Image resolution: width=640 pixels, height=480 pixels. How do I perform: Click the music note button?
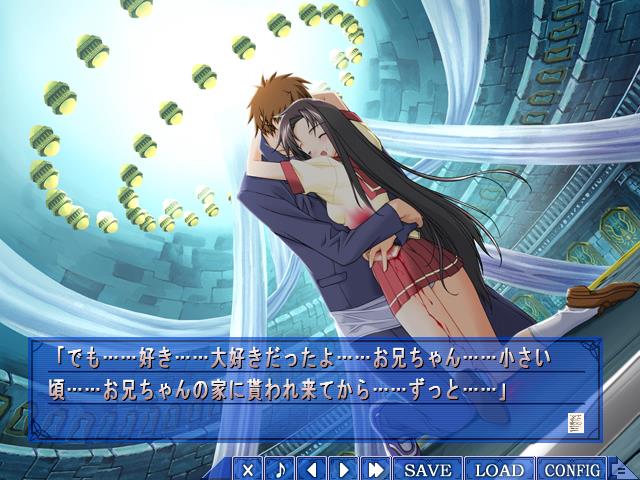(x=281, y=469)
